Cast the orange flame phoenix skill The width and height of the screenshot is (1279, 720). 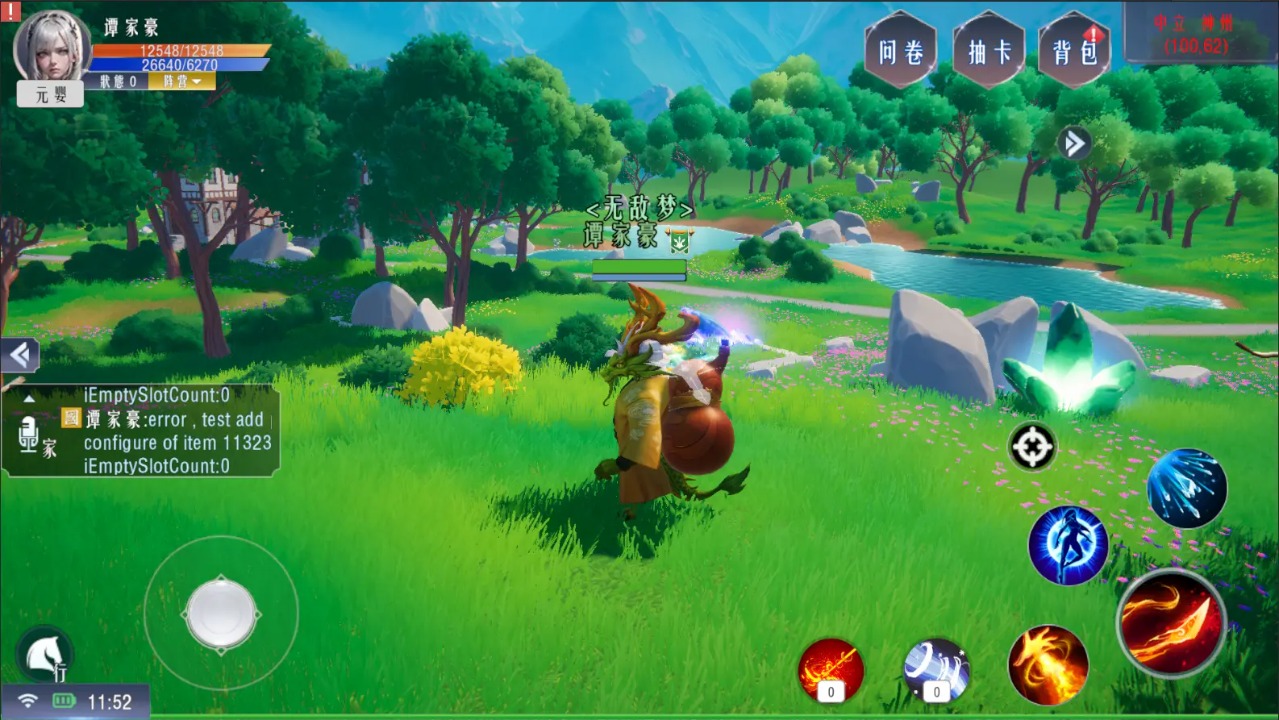1048,665
